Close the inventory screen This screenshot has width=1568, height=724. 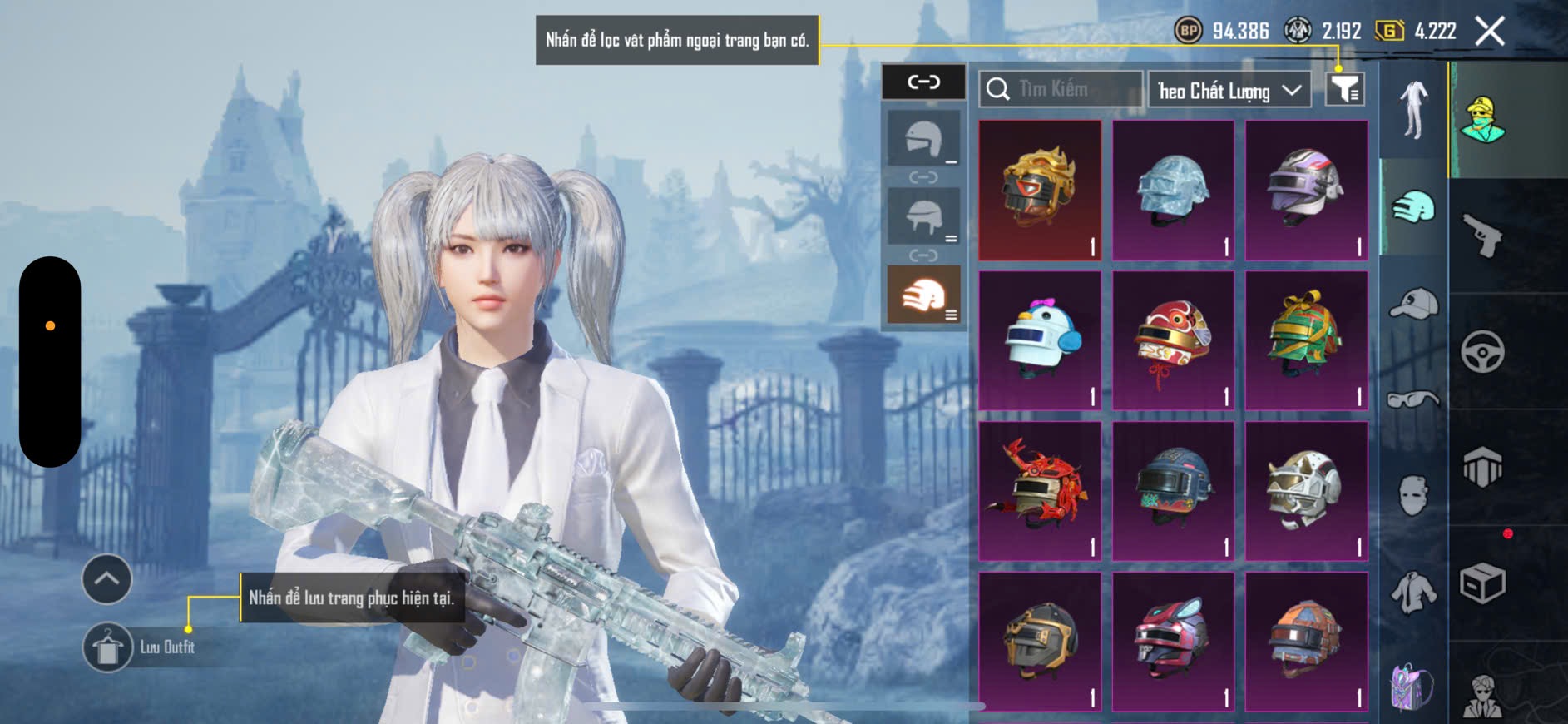pos(1489,32)
